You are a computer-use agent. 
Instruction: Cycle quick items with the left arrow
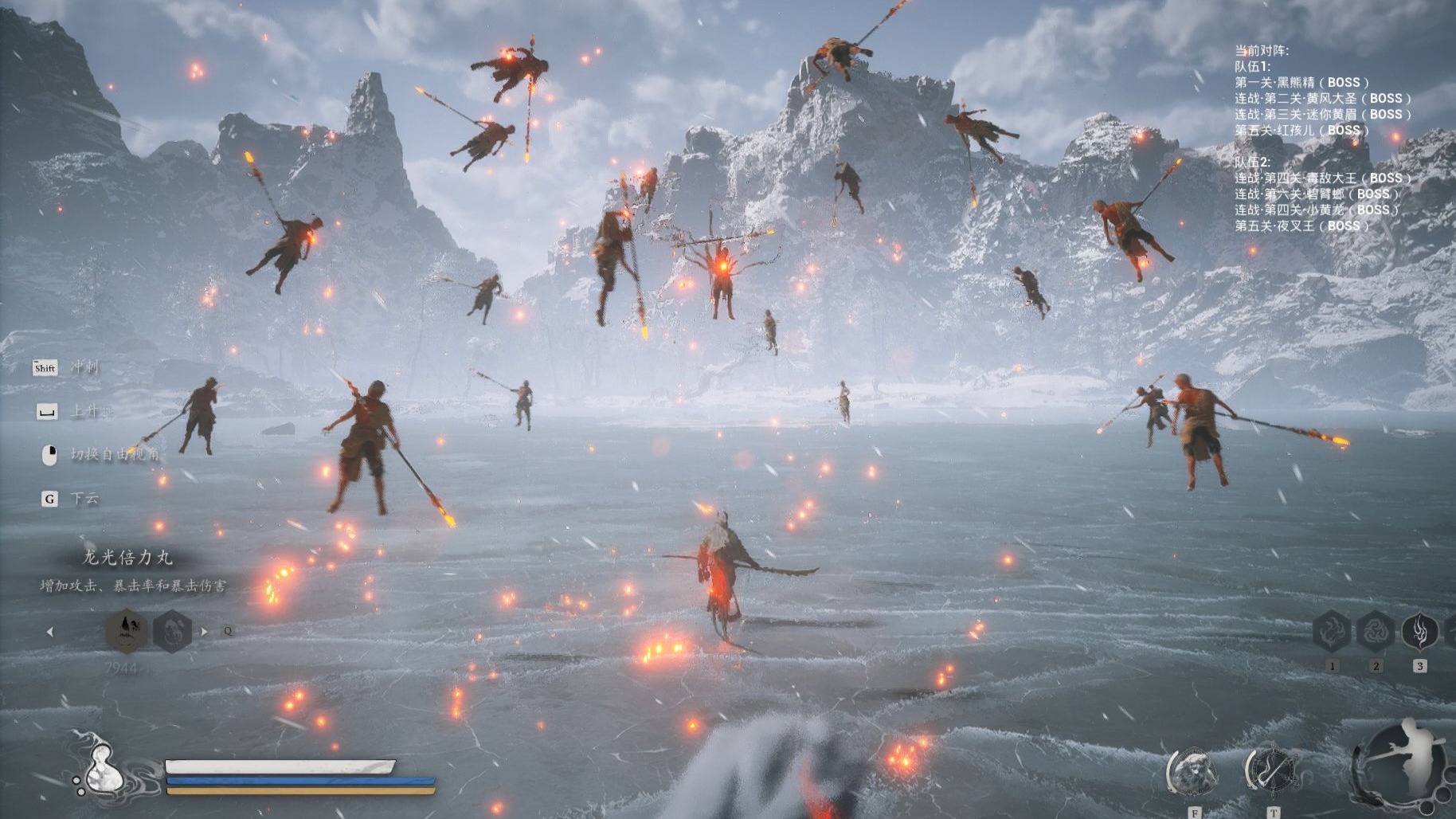click(x=50, y=632)
